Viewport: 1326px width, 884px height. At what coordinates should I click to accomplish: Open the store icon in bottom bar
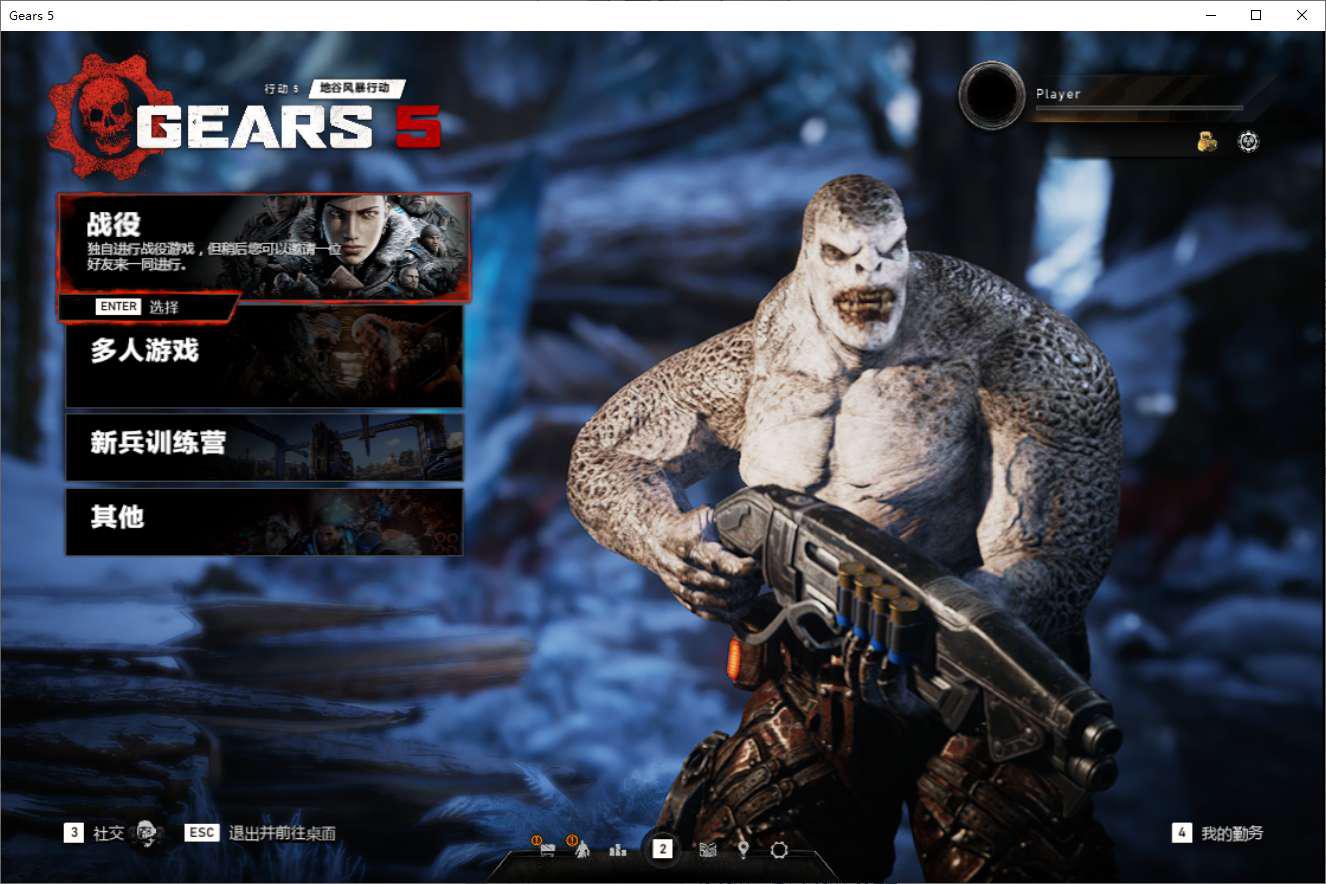pos(546,850)
